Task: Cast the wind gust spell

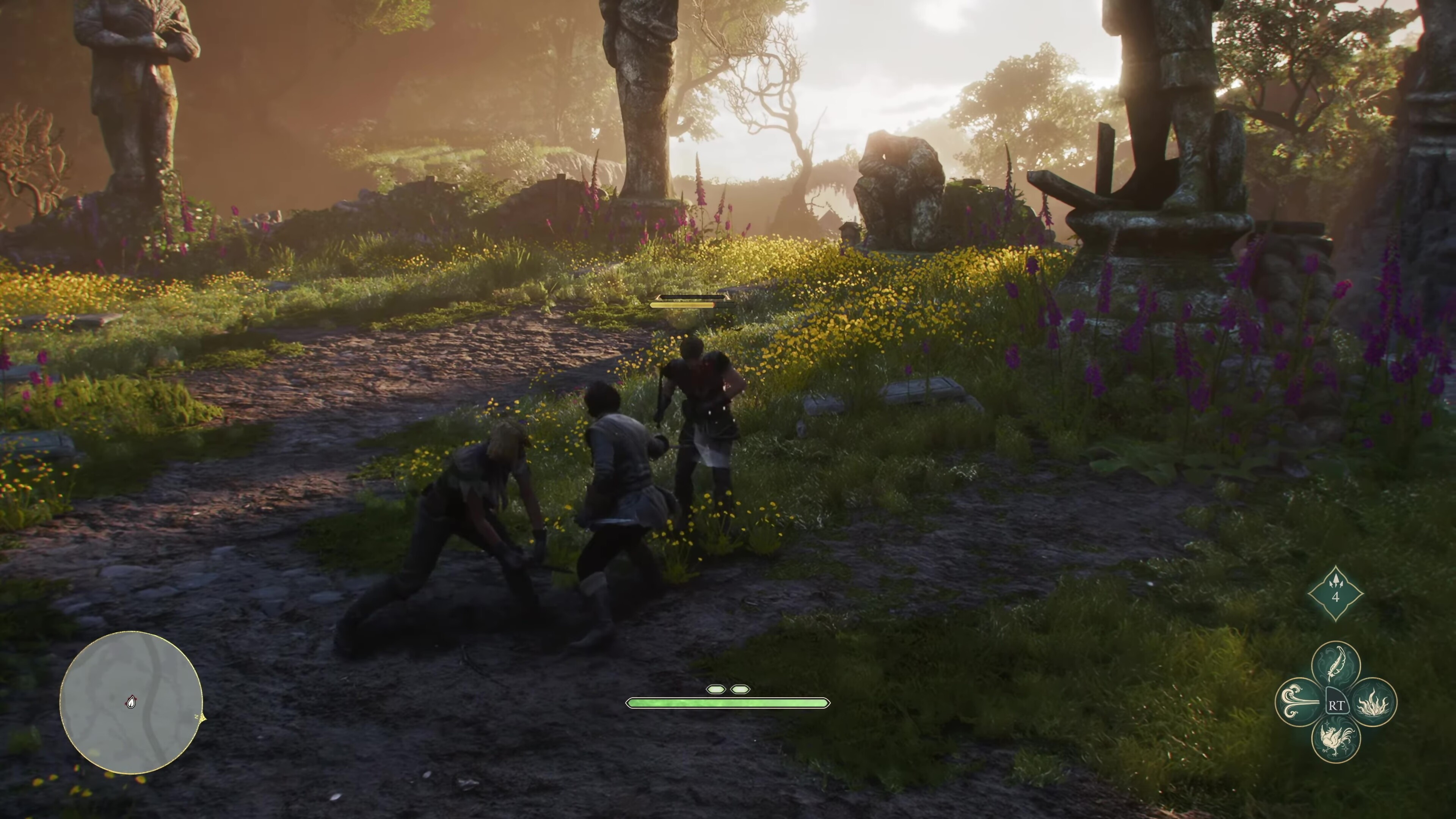Action: click(1299, 703)
